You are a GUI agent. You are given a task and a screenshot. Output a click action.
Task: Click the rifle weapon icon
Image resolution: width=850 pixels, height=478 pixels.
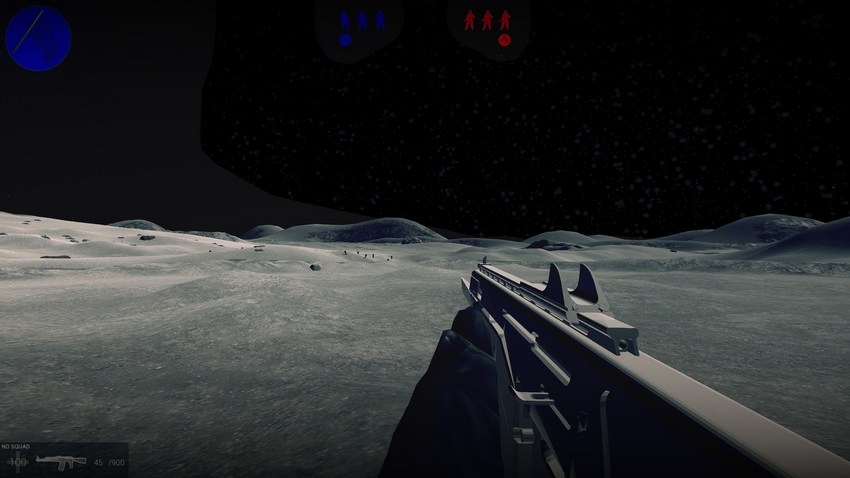click(x=61, y=461)
